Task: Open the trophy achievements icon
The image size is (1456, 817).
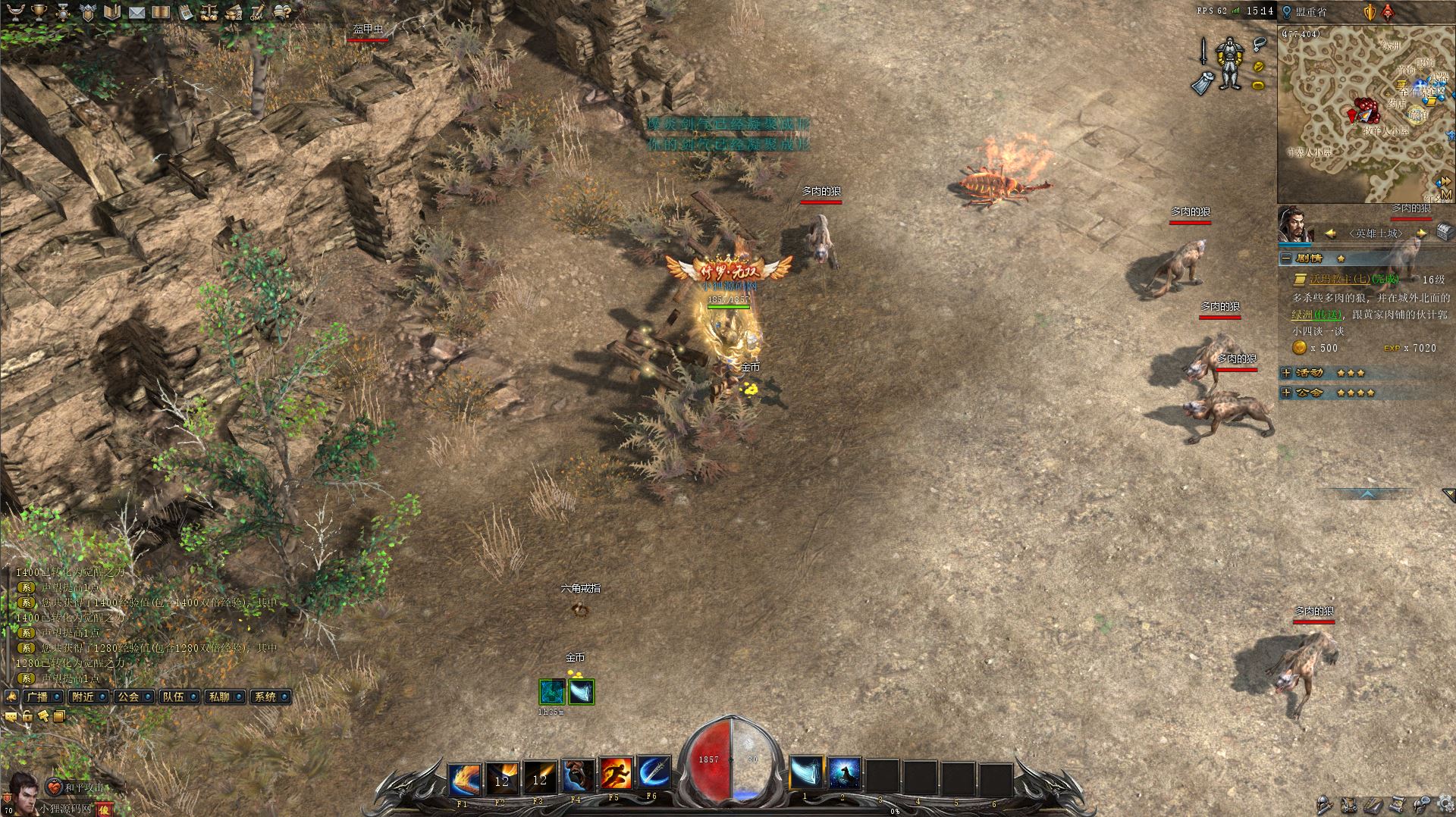Action: pyautogui.click(x=39, y=12)
